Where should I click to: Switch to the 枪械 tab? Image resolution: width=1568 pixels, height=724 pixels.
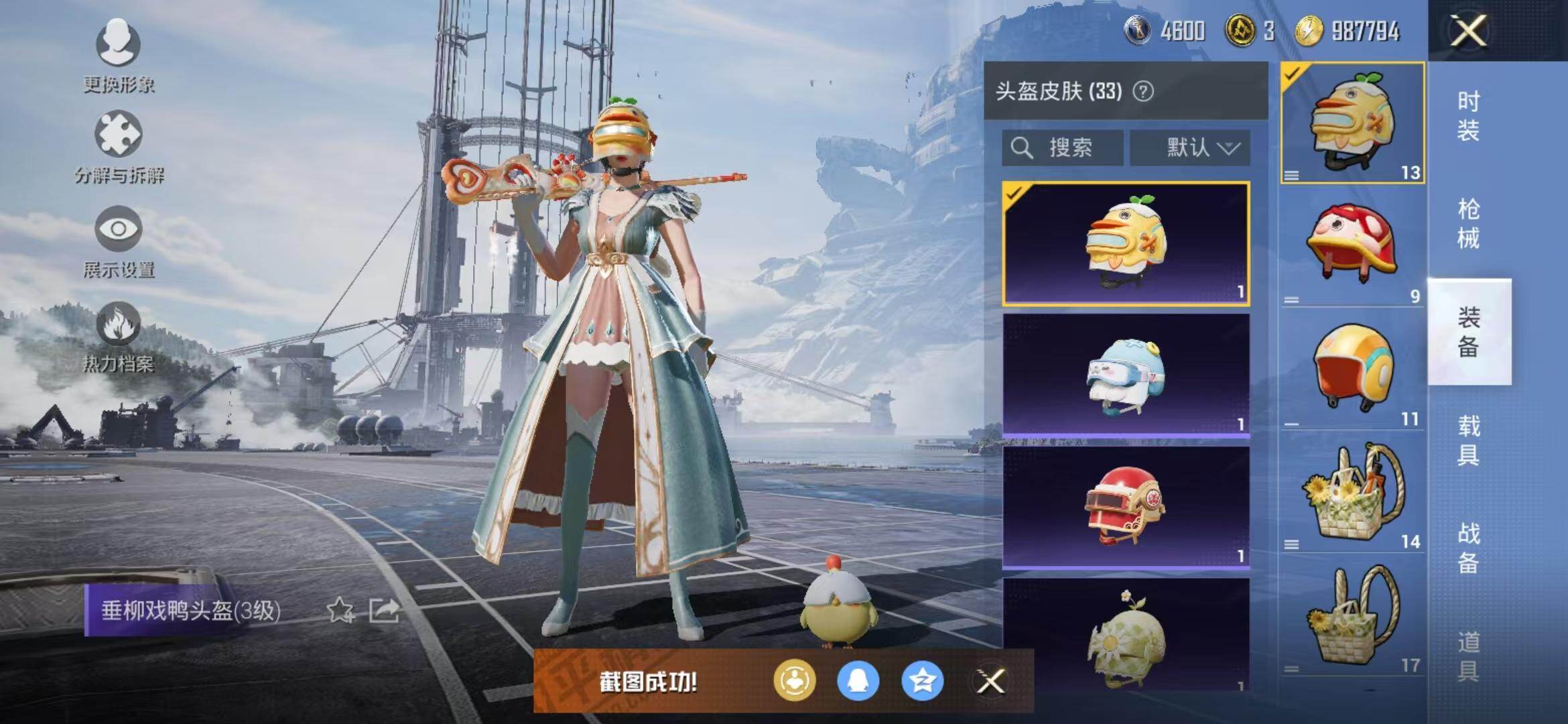pos(1468,223)
